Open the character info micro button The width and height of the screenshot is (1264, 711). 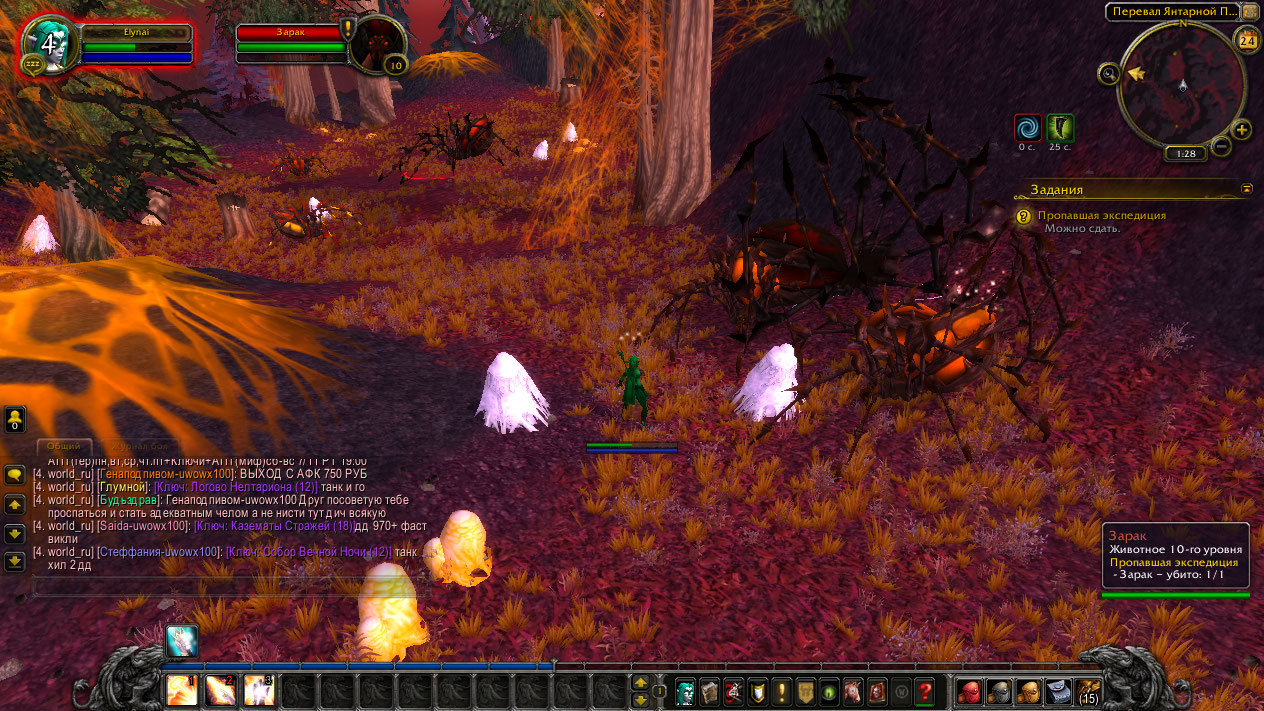(685, 691)
